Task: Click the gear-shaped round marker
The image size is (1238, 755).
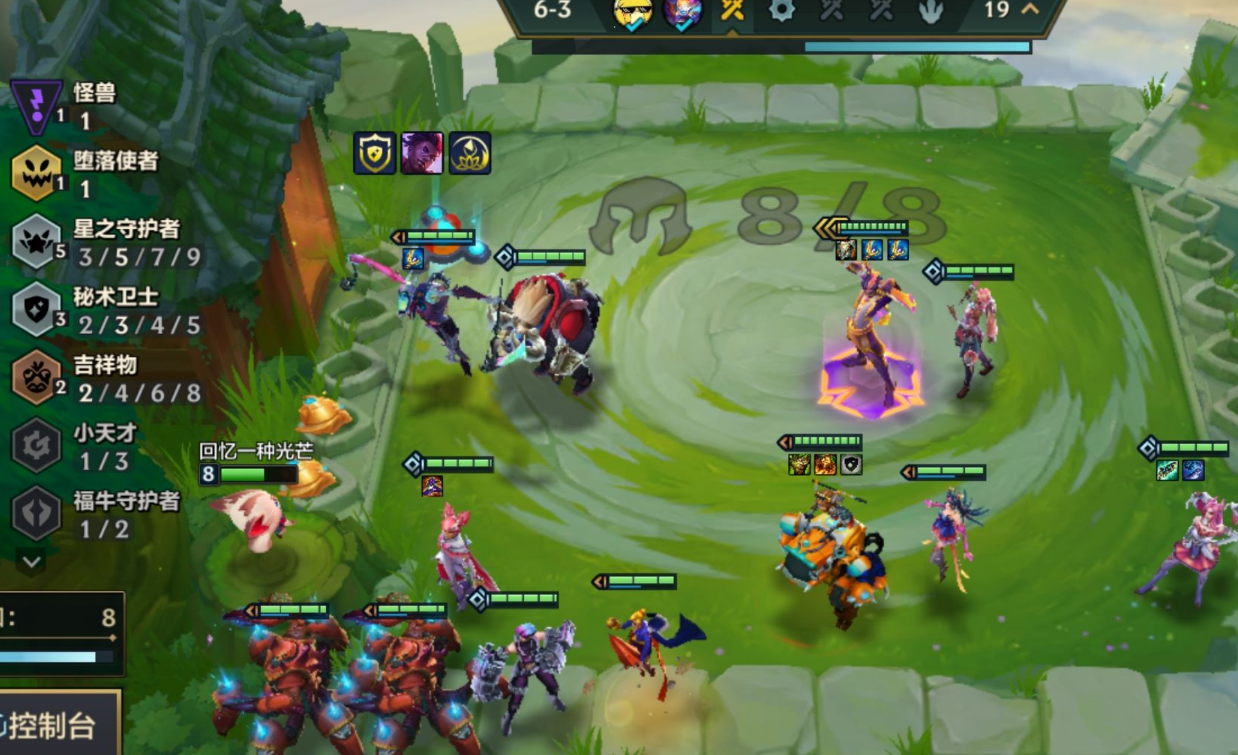Action: 781,11
